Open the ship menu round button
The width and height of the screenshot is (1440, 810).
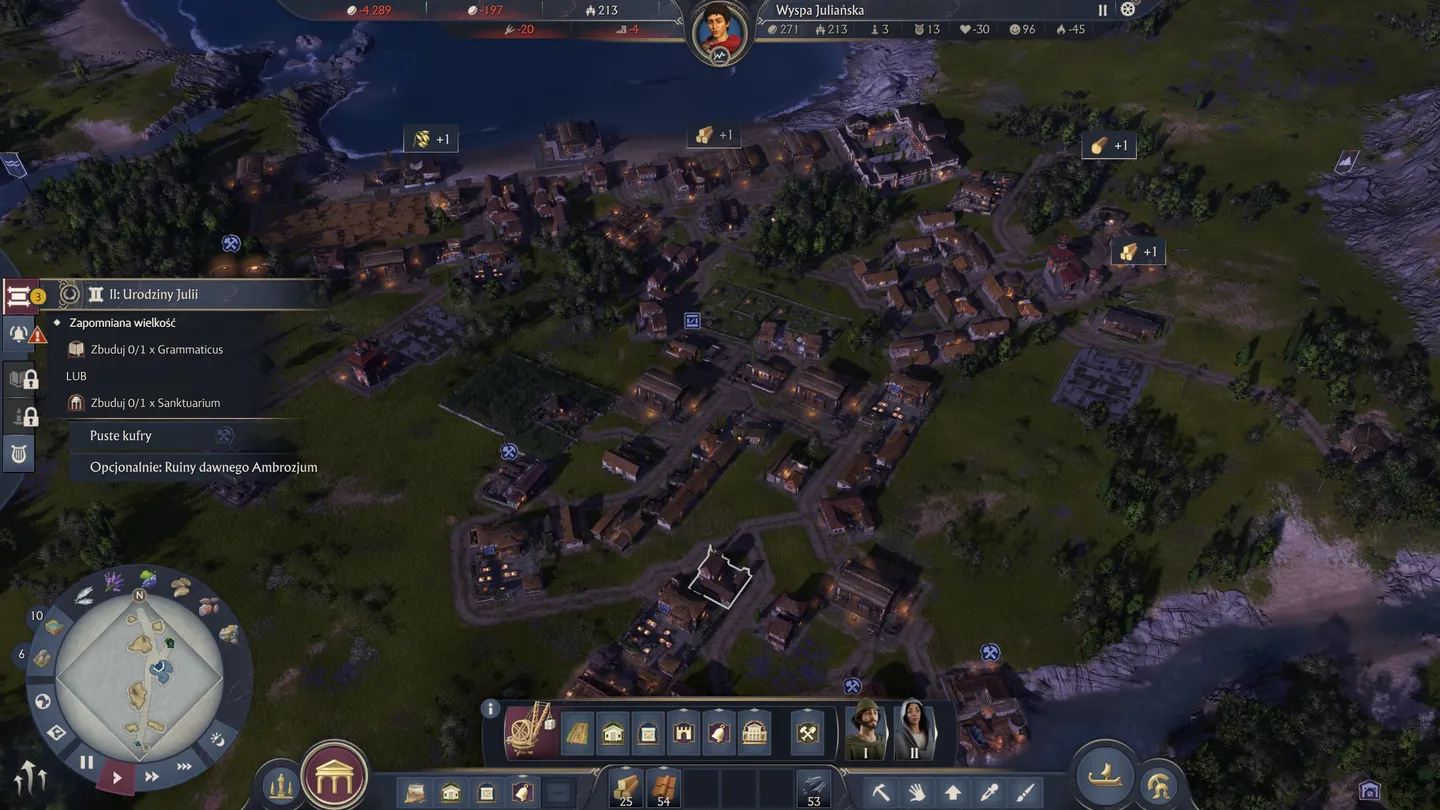1105,776
